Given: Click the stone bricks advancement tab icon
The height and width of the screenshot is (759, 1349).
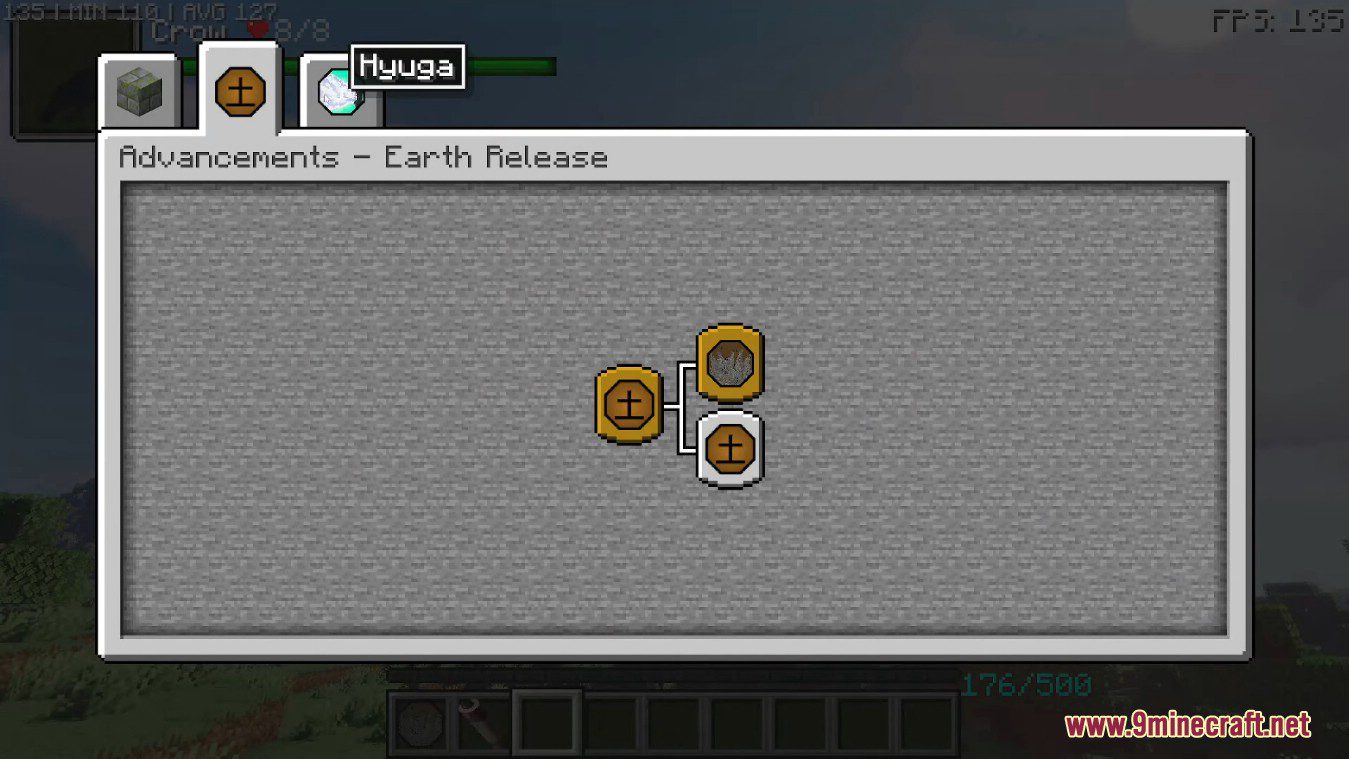Looking at the screenshot, I should pos(139,92).
